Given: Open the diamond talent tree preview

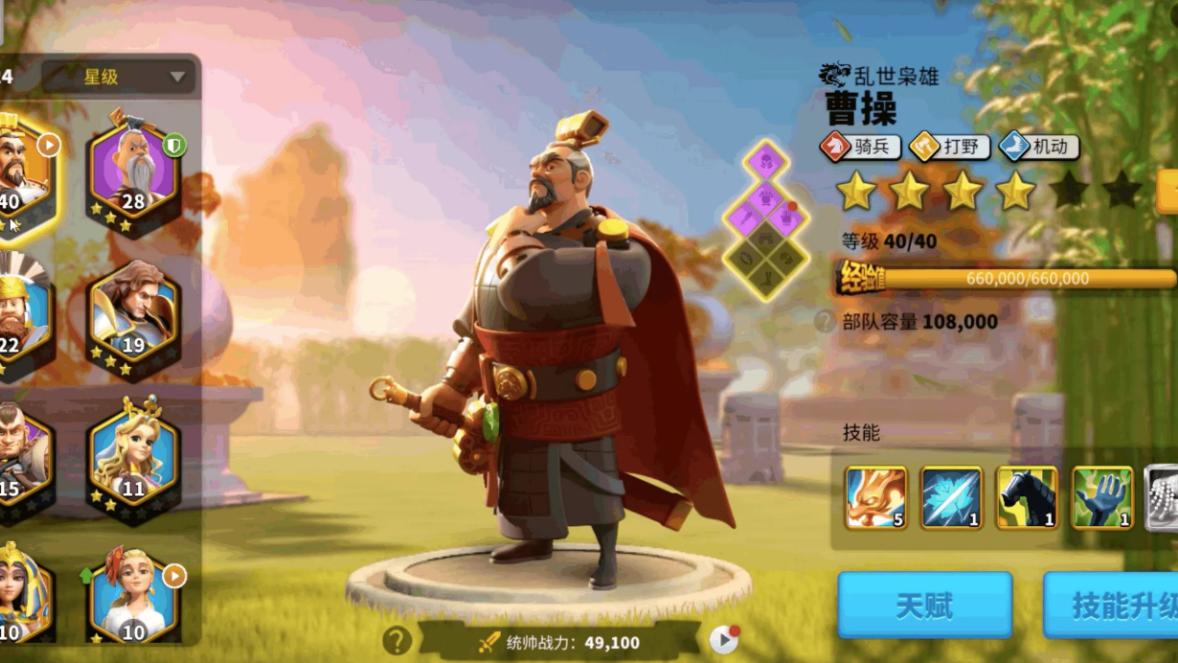Looking at the screenshot, I should (767, 220).
